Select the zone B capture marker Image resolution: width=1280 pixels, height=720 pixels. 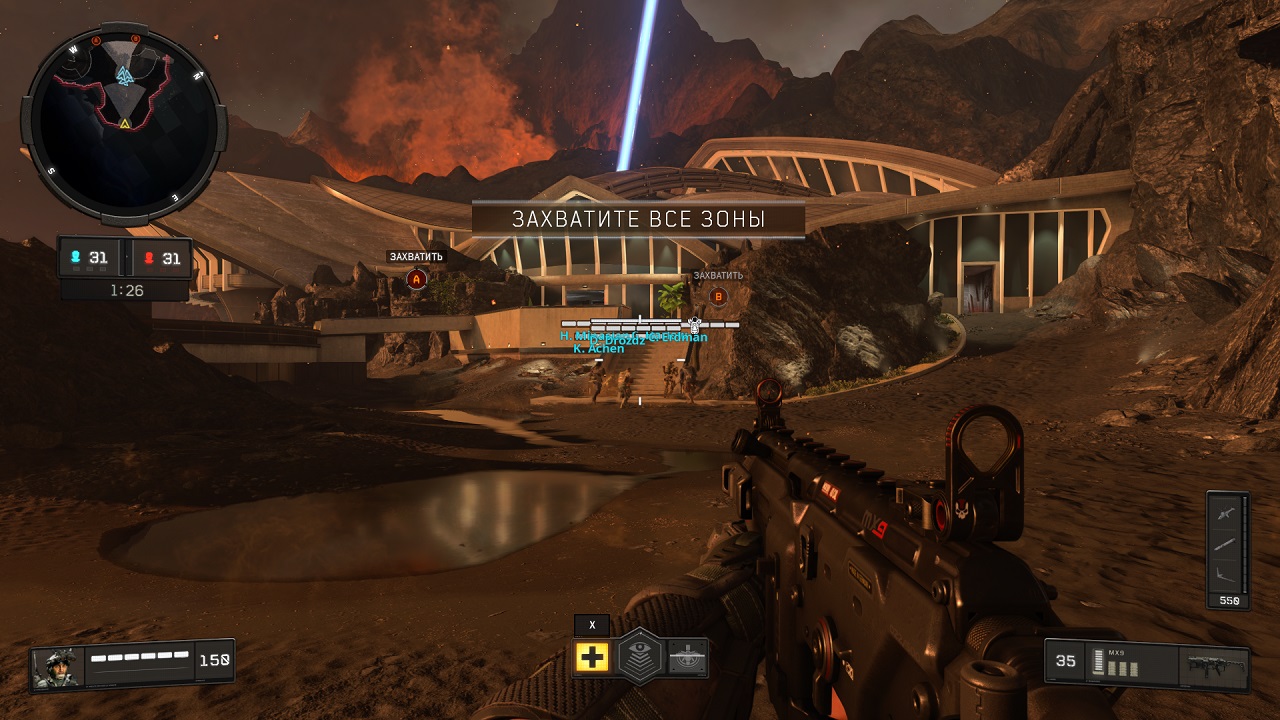[717, 296]
